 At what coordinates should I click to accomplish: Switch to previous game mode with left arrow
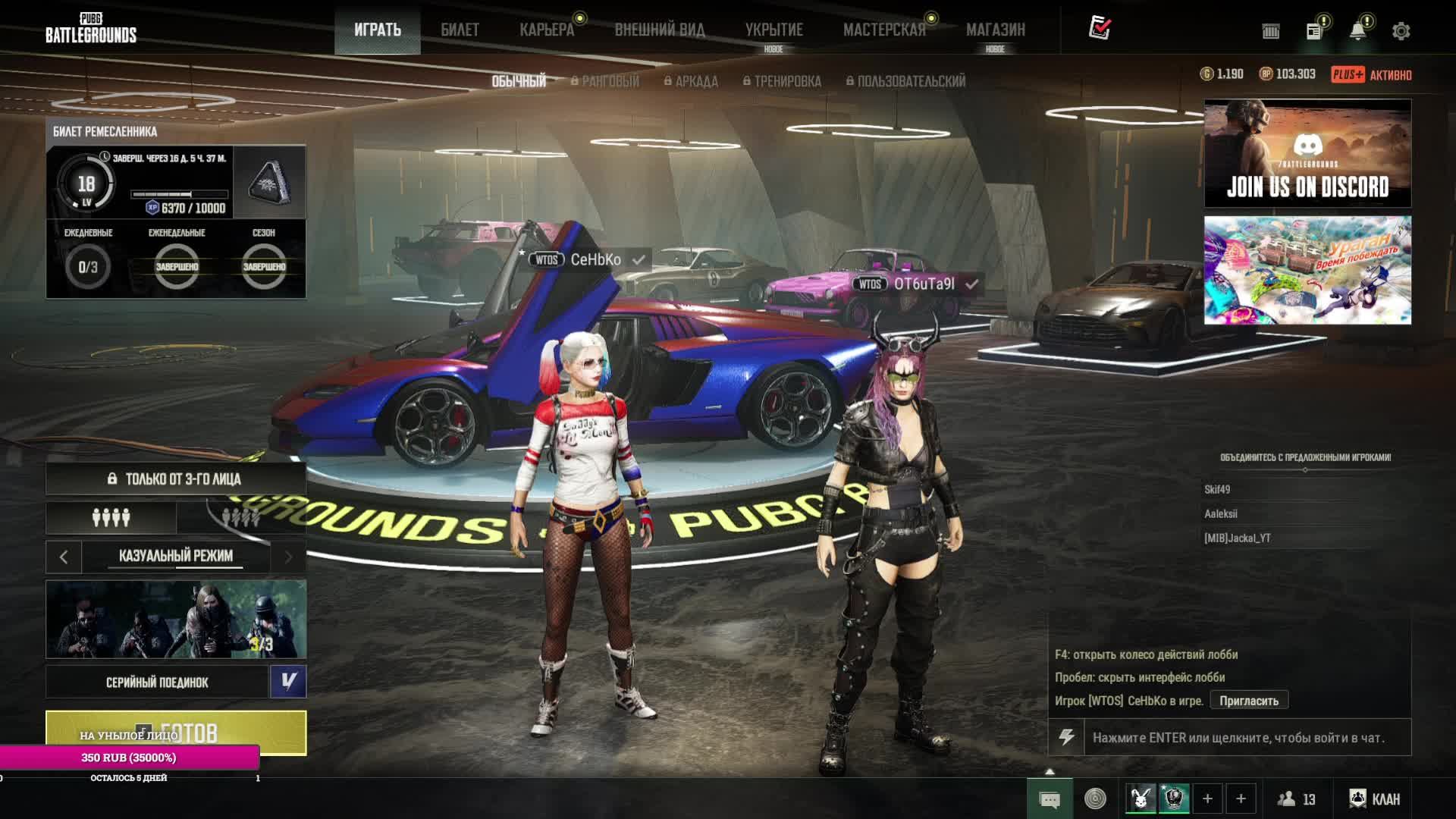coord(64,557)
